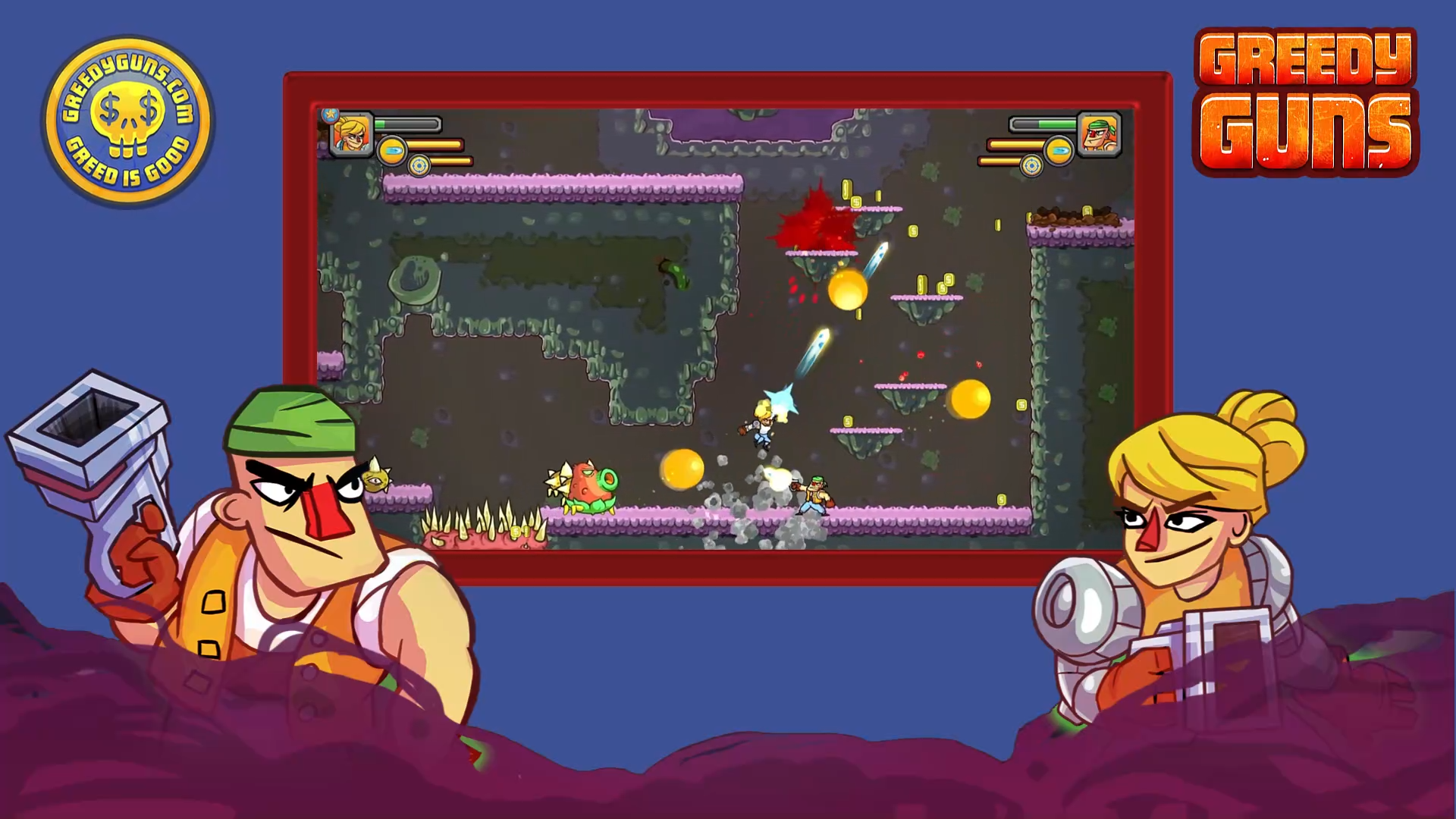Activate the crosshair ability icon below the blonde player's weapon
This screenshot has width=1456, height=819.
pos(419,165)
